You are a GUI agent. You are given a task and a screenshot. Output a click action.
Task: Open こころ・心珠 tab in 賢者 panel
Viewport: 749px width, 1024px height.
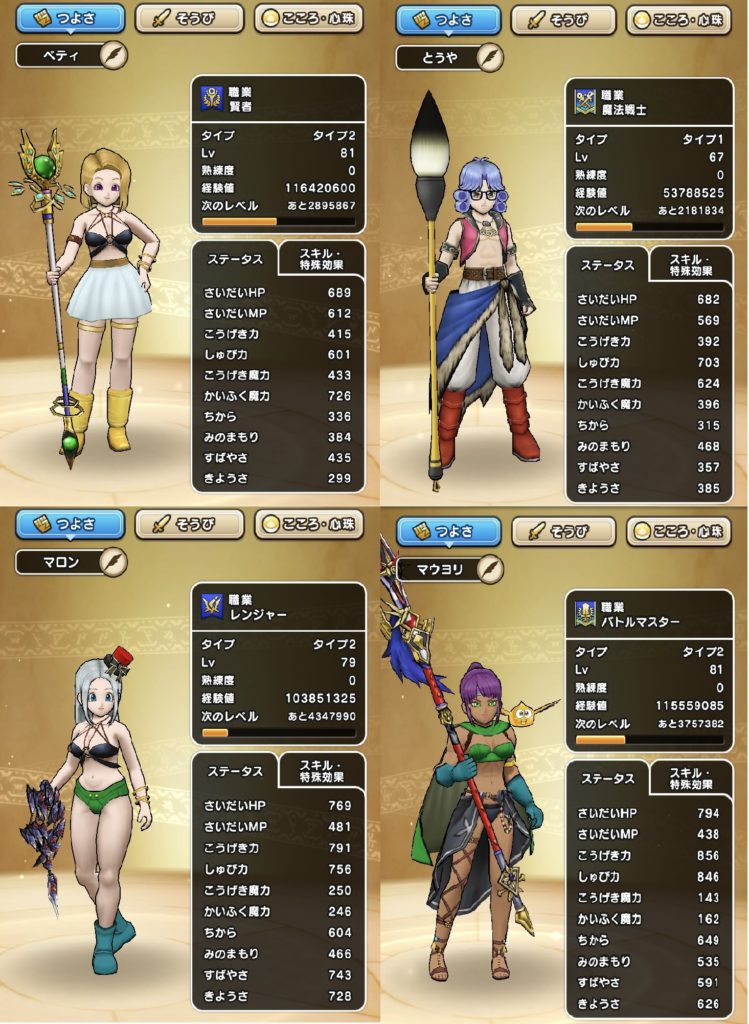click(309, 18)
